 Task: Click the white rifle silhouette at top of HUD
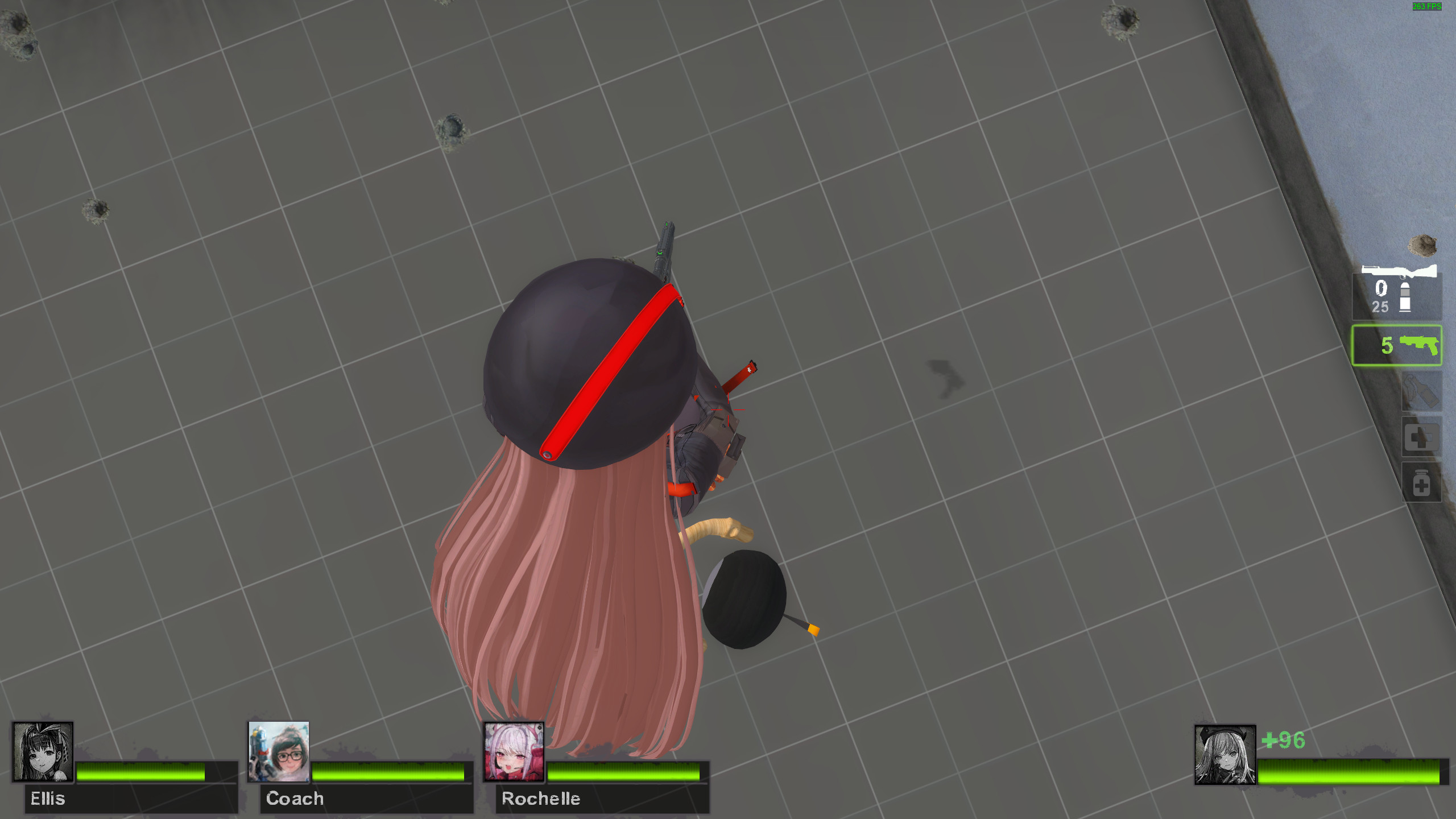(1400, 270)
